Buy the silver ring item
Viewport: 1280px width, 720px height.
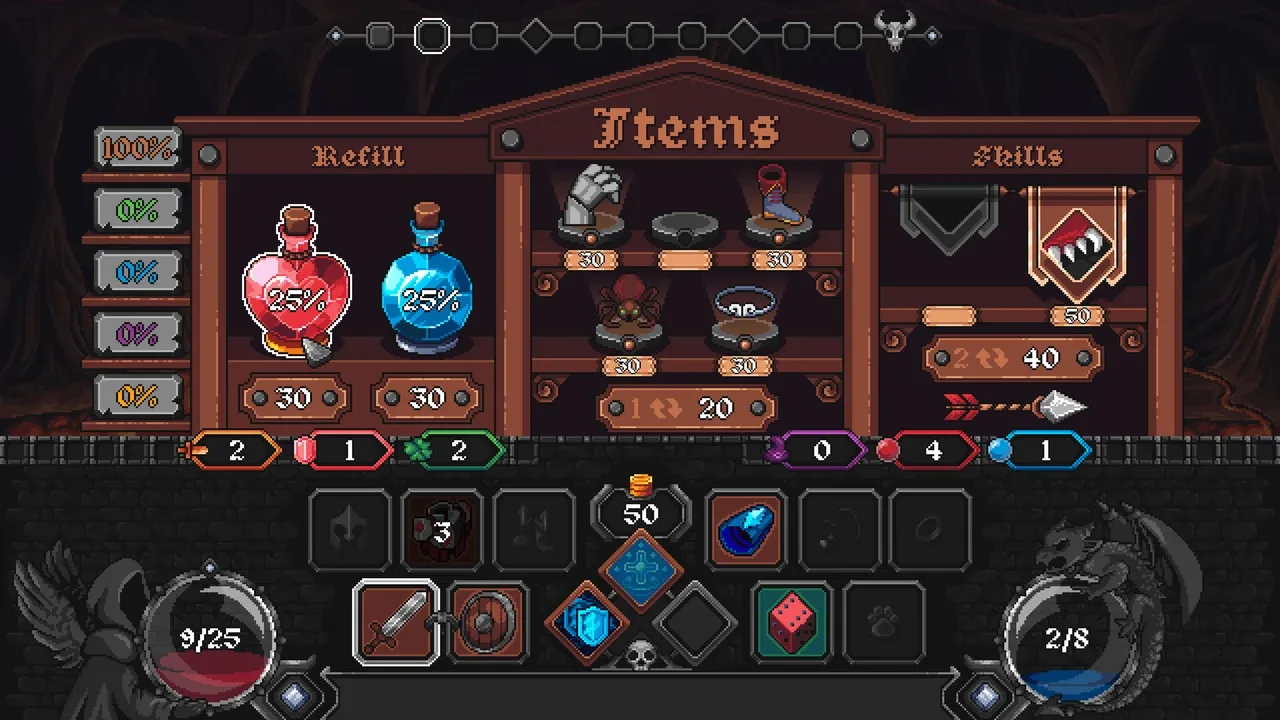click(744, 307)
